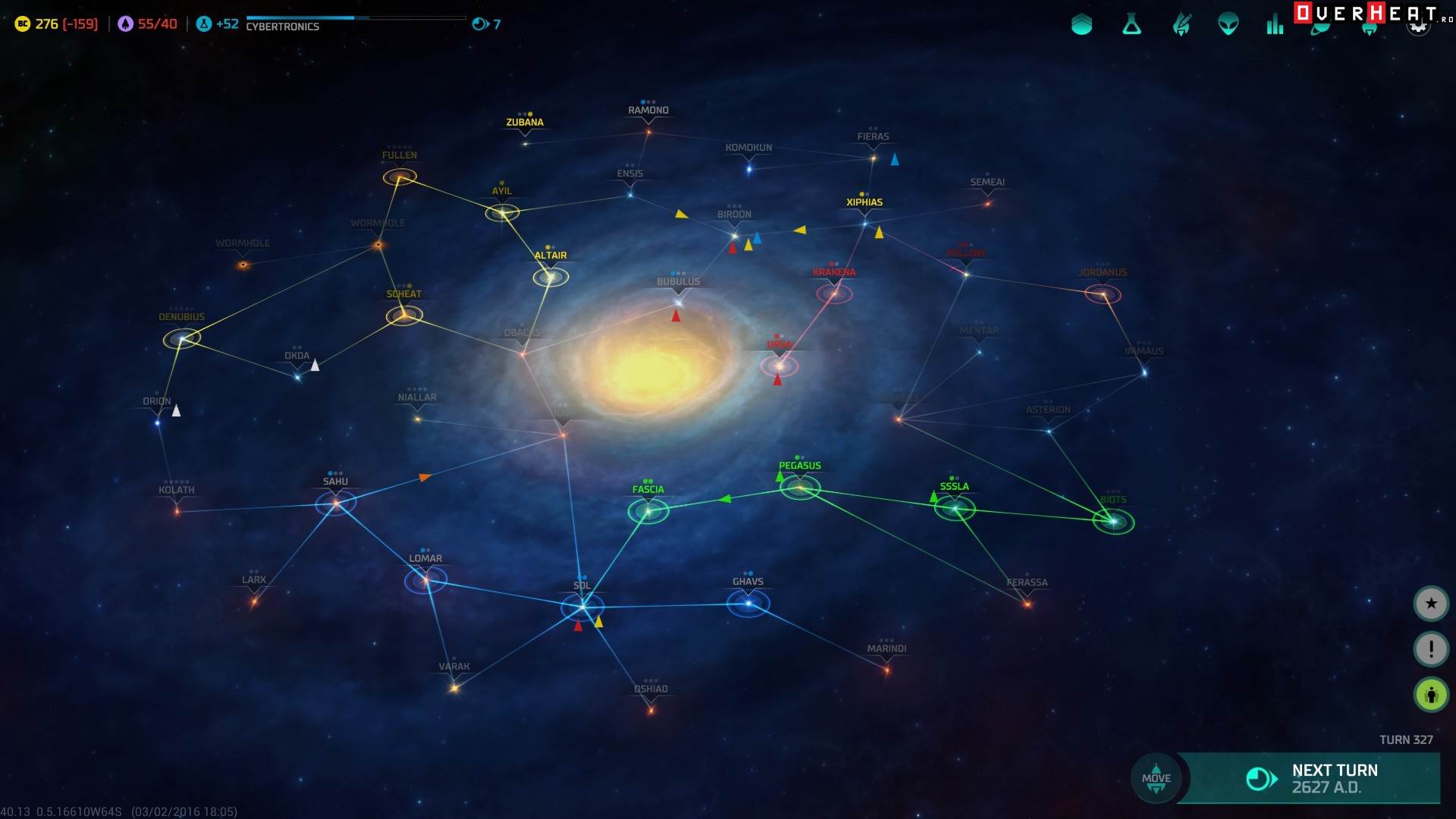This screenshot has width=1456, height=819.
Task: Open the ringed planet colonies icon
Action: tap(1321, 29)
